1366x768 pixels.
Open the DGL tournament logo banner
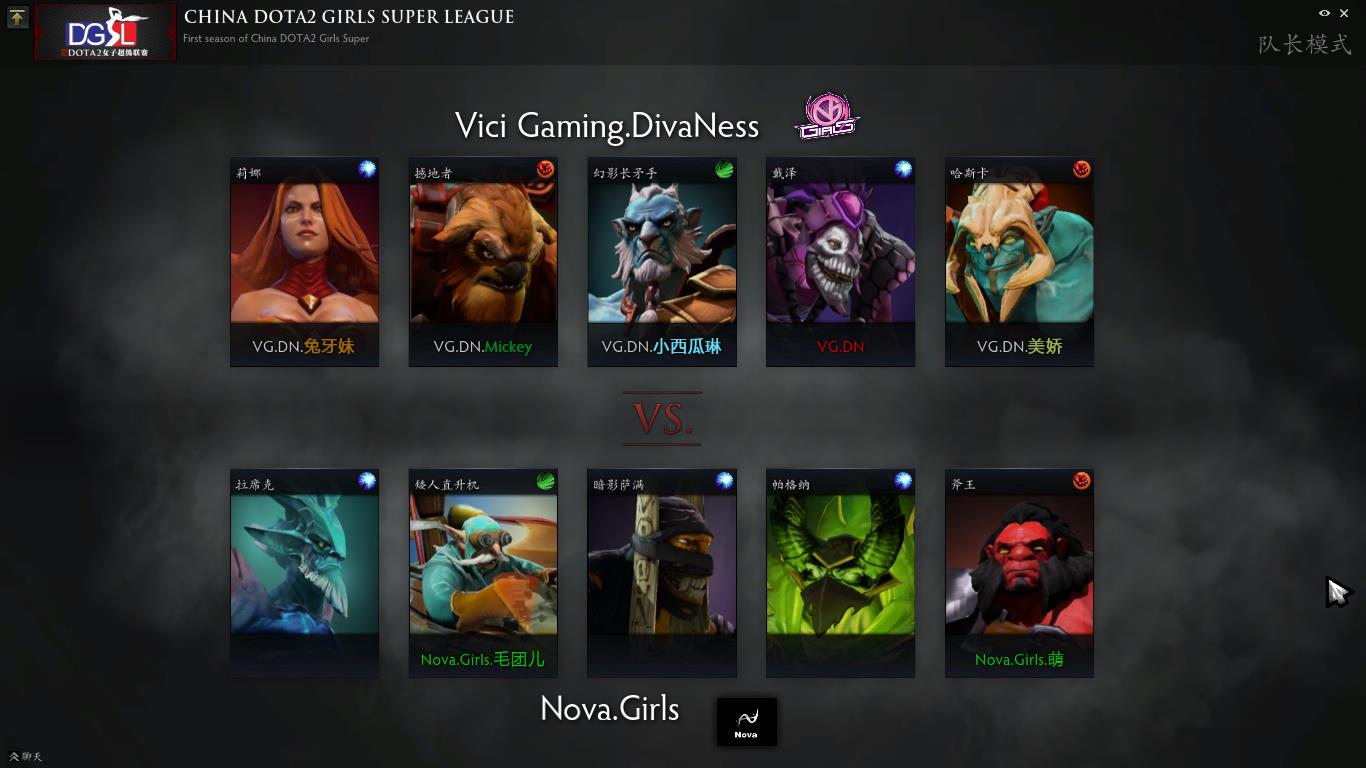coord(105,33)
